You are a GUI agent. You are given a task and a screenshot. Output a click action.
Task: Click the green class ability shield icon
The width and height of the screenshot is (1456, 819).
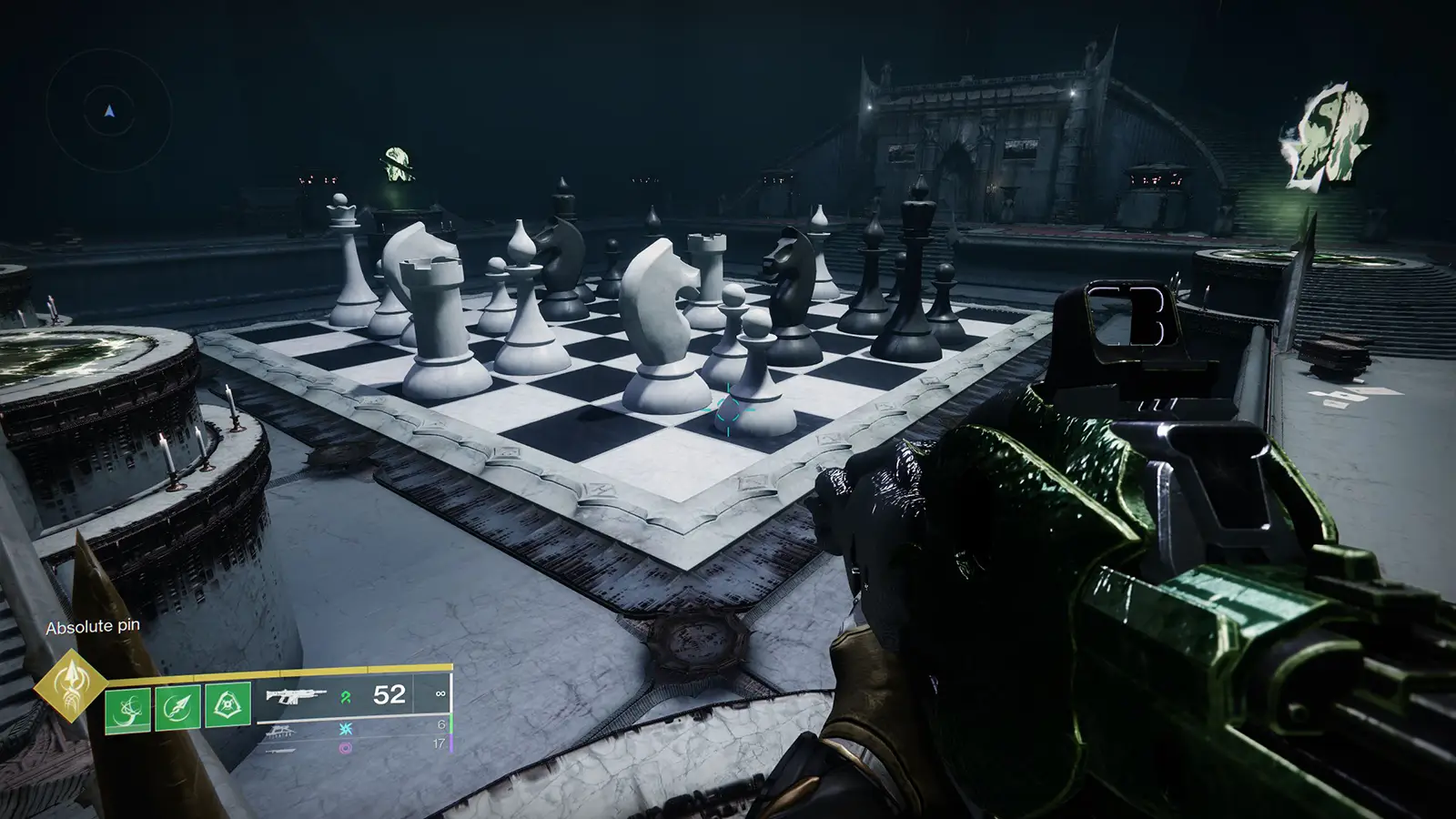(227, 704)
